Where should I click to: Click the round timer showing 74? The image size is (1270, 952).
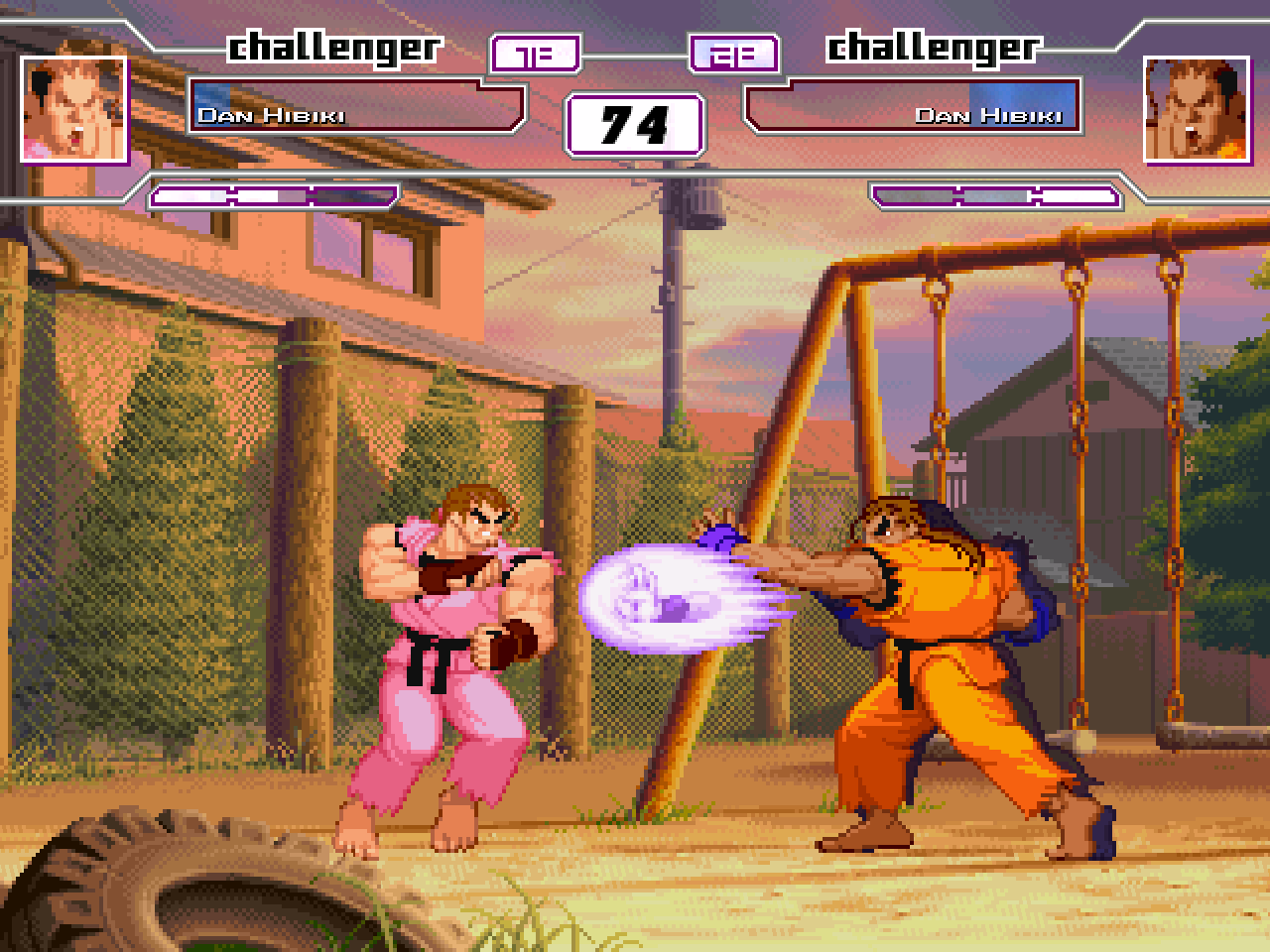[635, 125]
